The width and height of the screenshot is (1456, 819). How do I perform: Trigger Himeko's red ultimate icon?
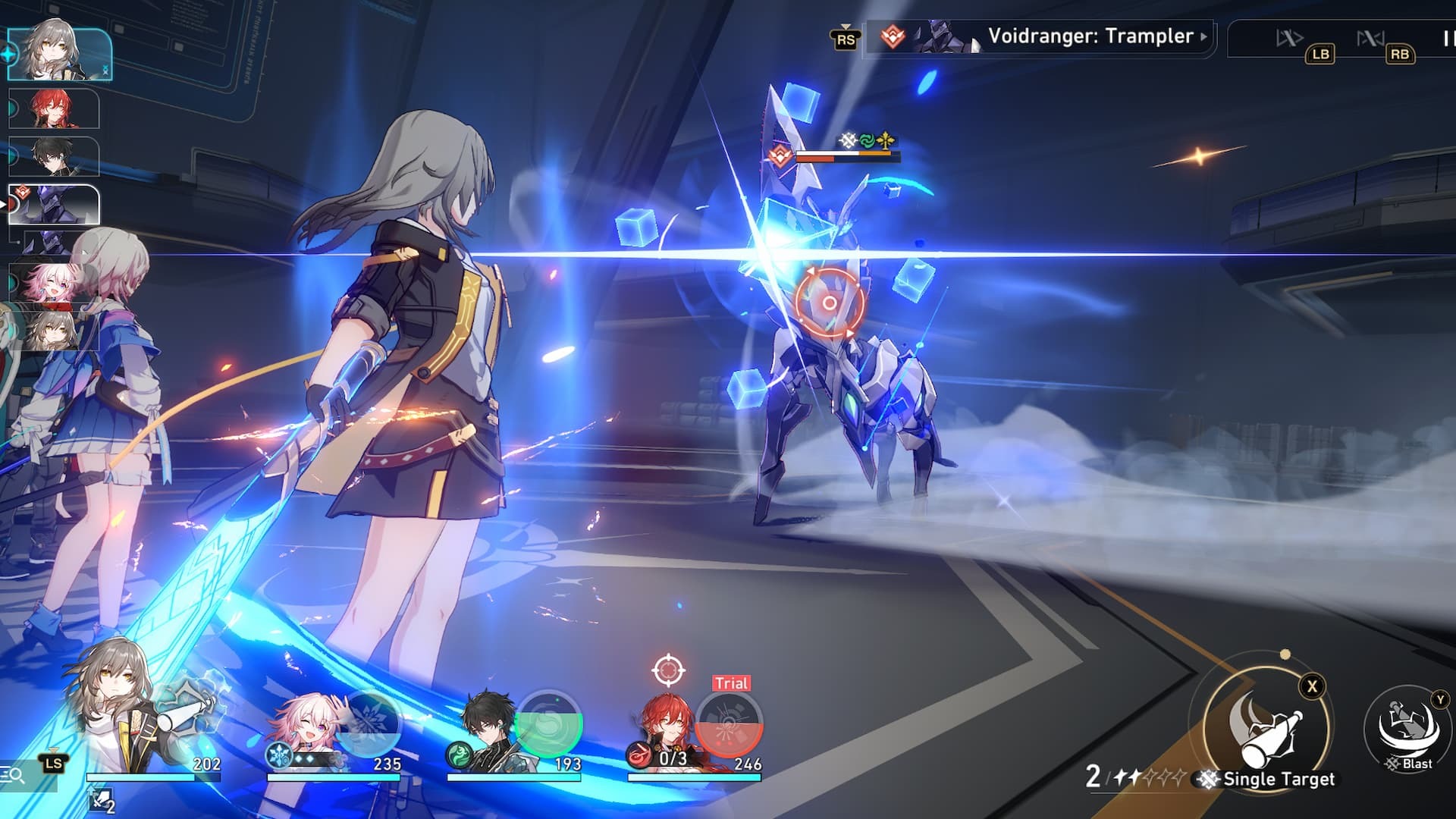click(729, 724)
